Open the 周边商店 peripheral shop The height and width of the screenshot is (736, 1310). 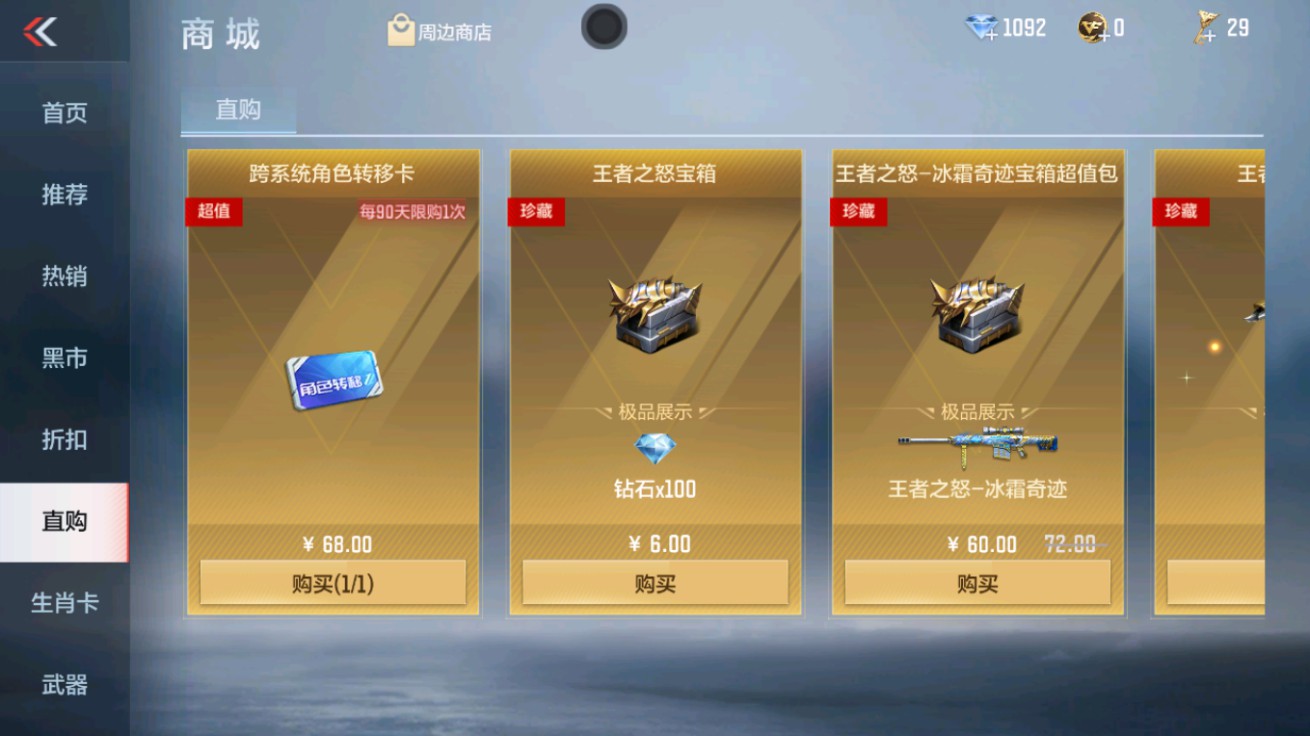click(442, 29)
